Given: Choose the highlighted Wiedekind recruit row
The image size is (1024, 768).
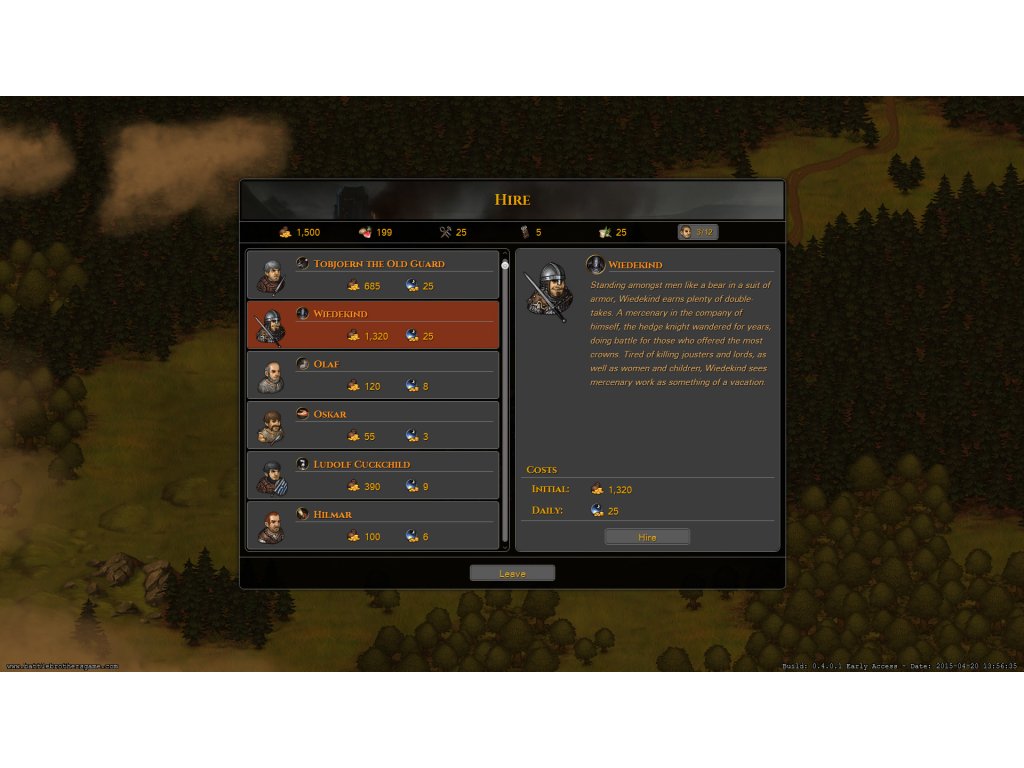Looking at the screenshot, I should click(372, 325).
